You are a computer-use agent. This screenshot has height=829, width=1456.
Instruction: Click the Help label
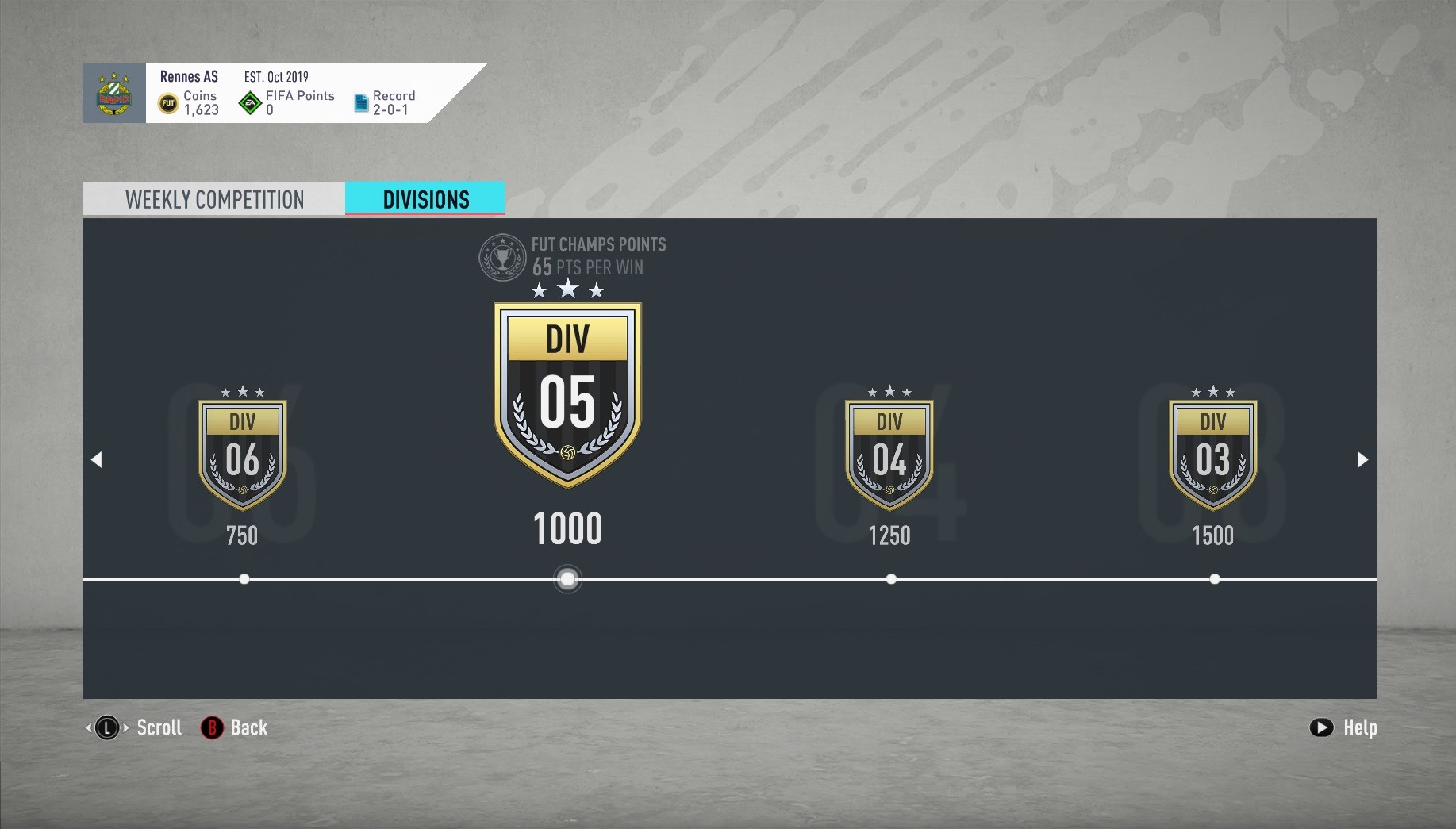pyautogui.click(x=1360, y=727)
